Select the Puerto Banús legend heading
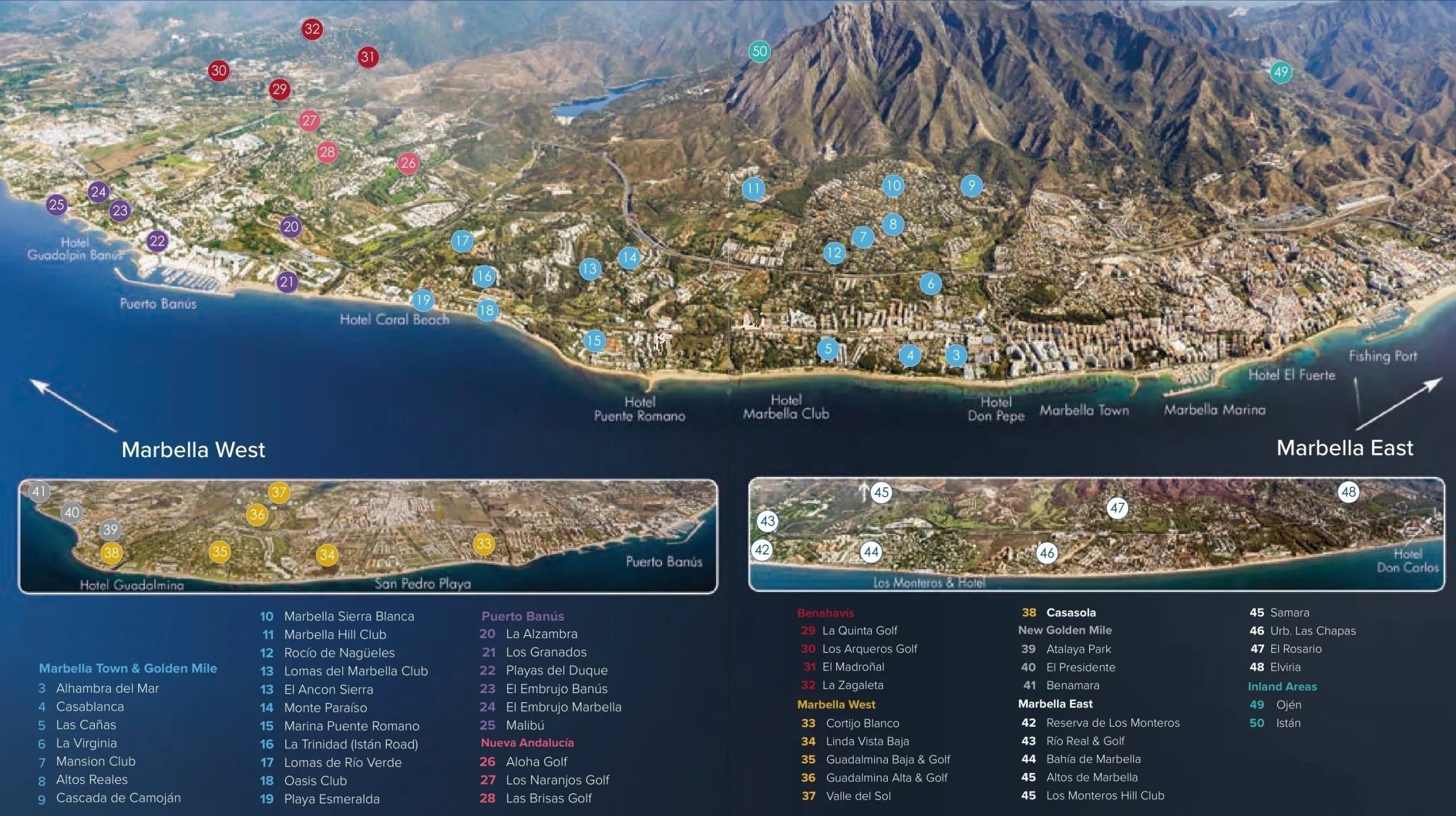 pyautogui.click(x=523, y=616)
